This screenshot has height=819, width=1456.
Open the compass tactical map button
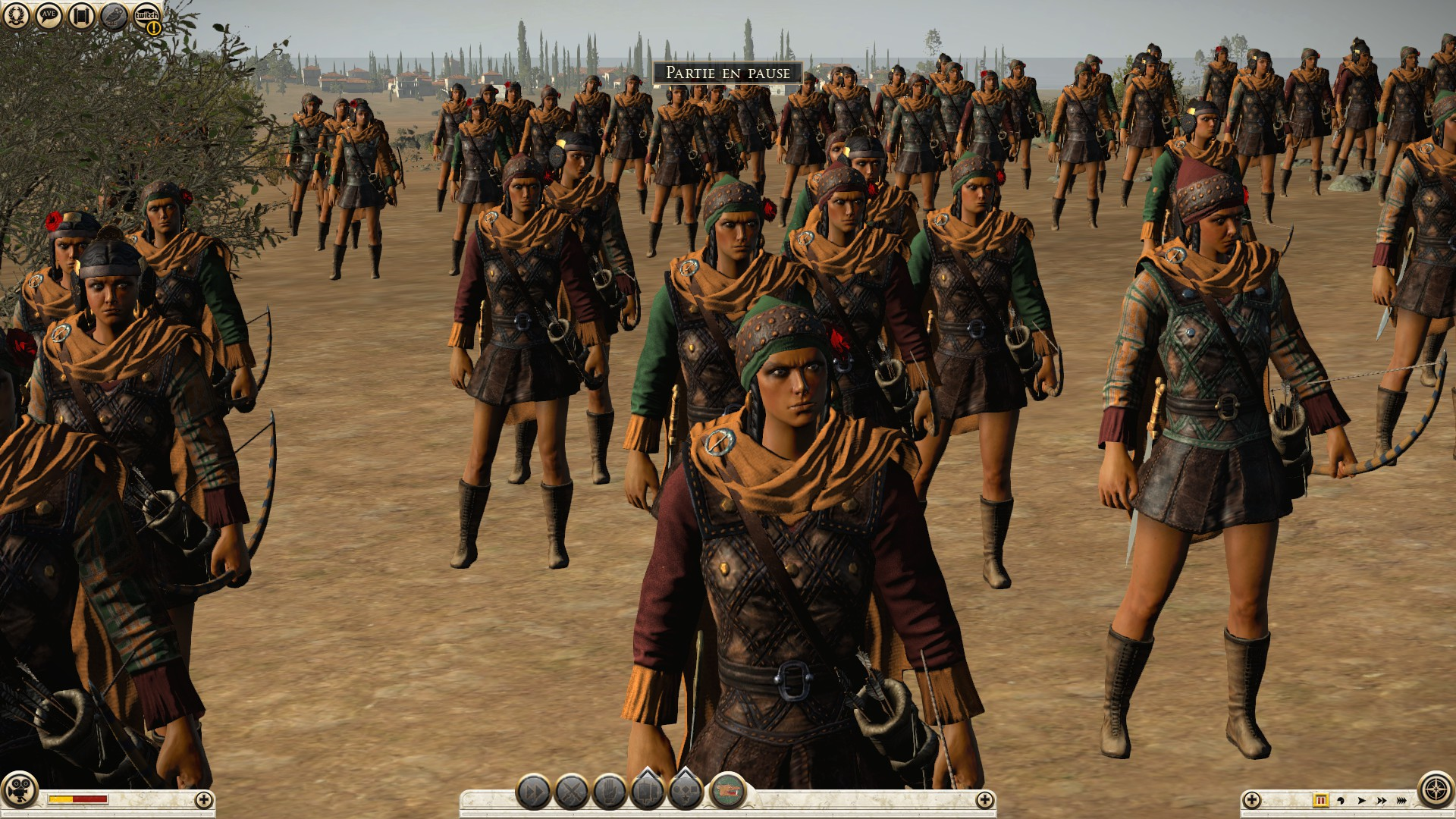click(x=1436, y=790)
